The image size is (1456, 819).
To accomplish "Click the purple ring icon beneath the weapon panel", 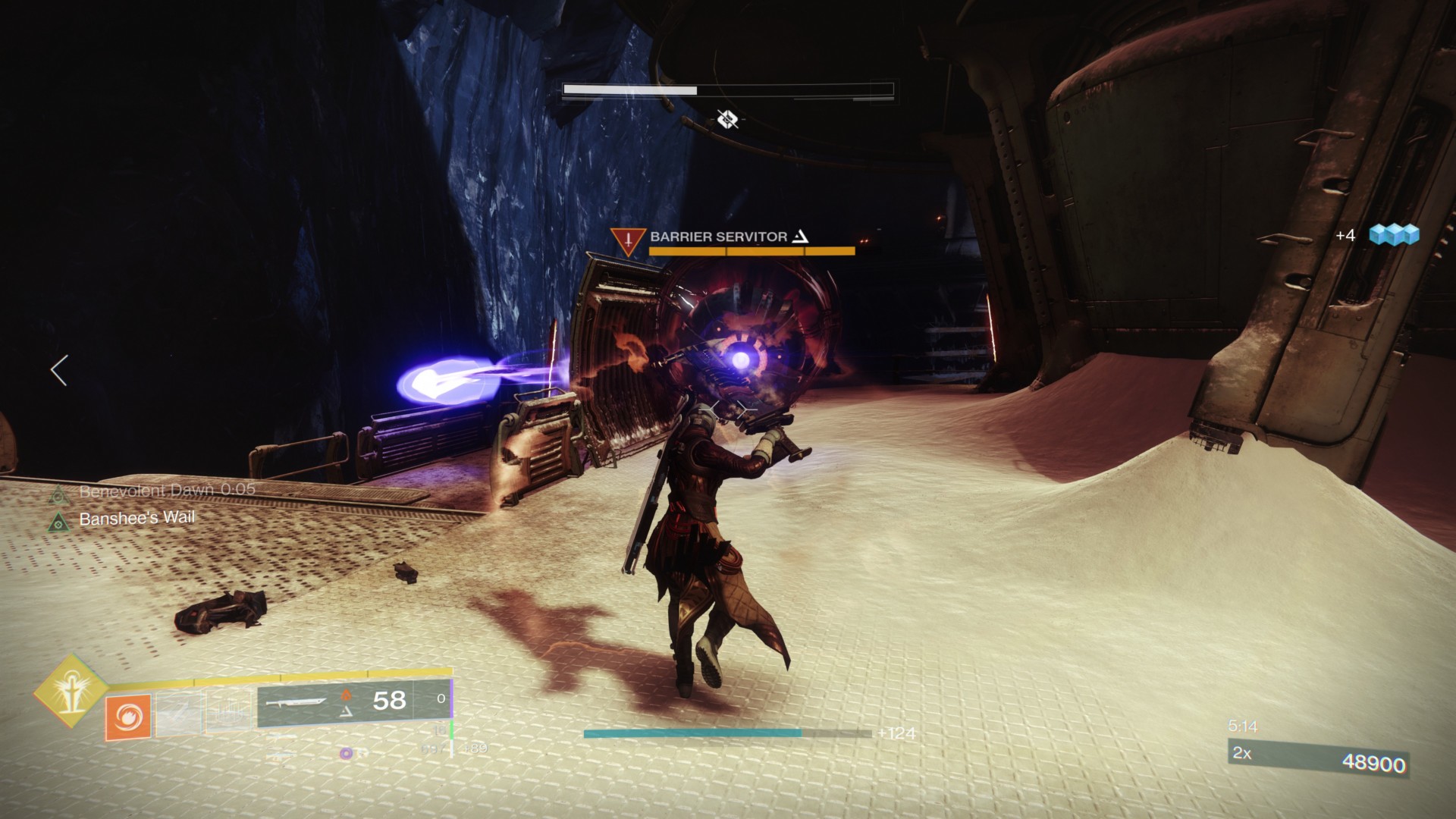I will pyautogui.click(x=346, y=753).
